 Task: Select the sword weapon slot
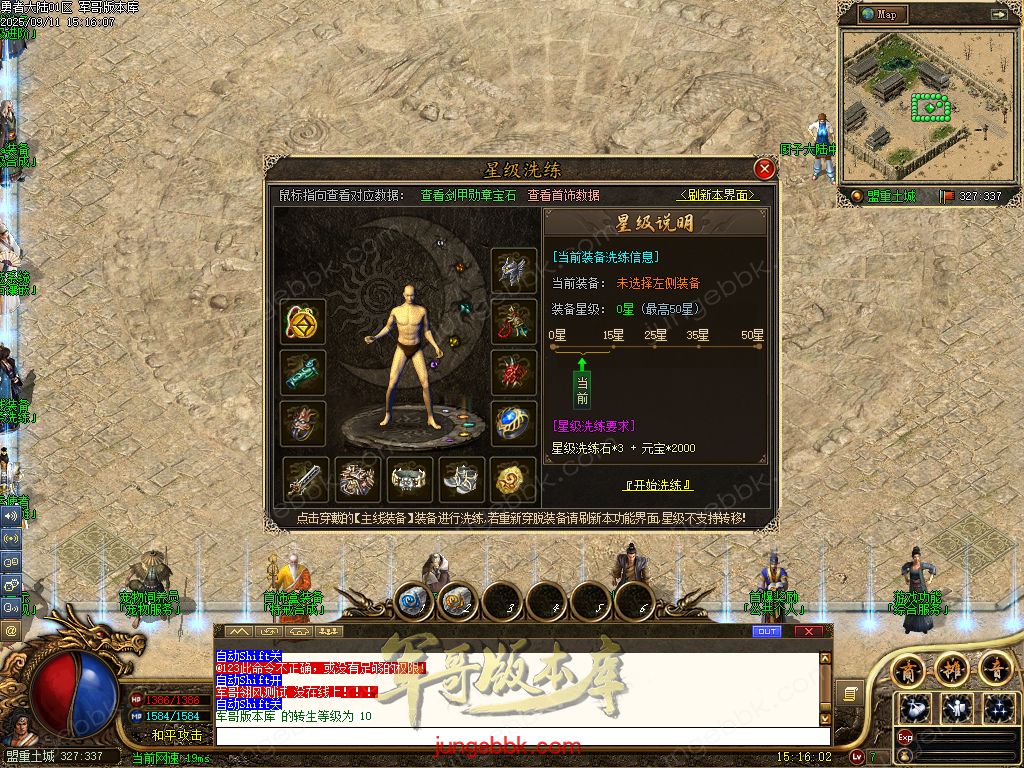pos(305,480)
